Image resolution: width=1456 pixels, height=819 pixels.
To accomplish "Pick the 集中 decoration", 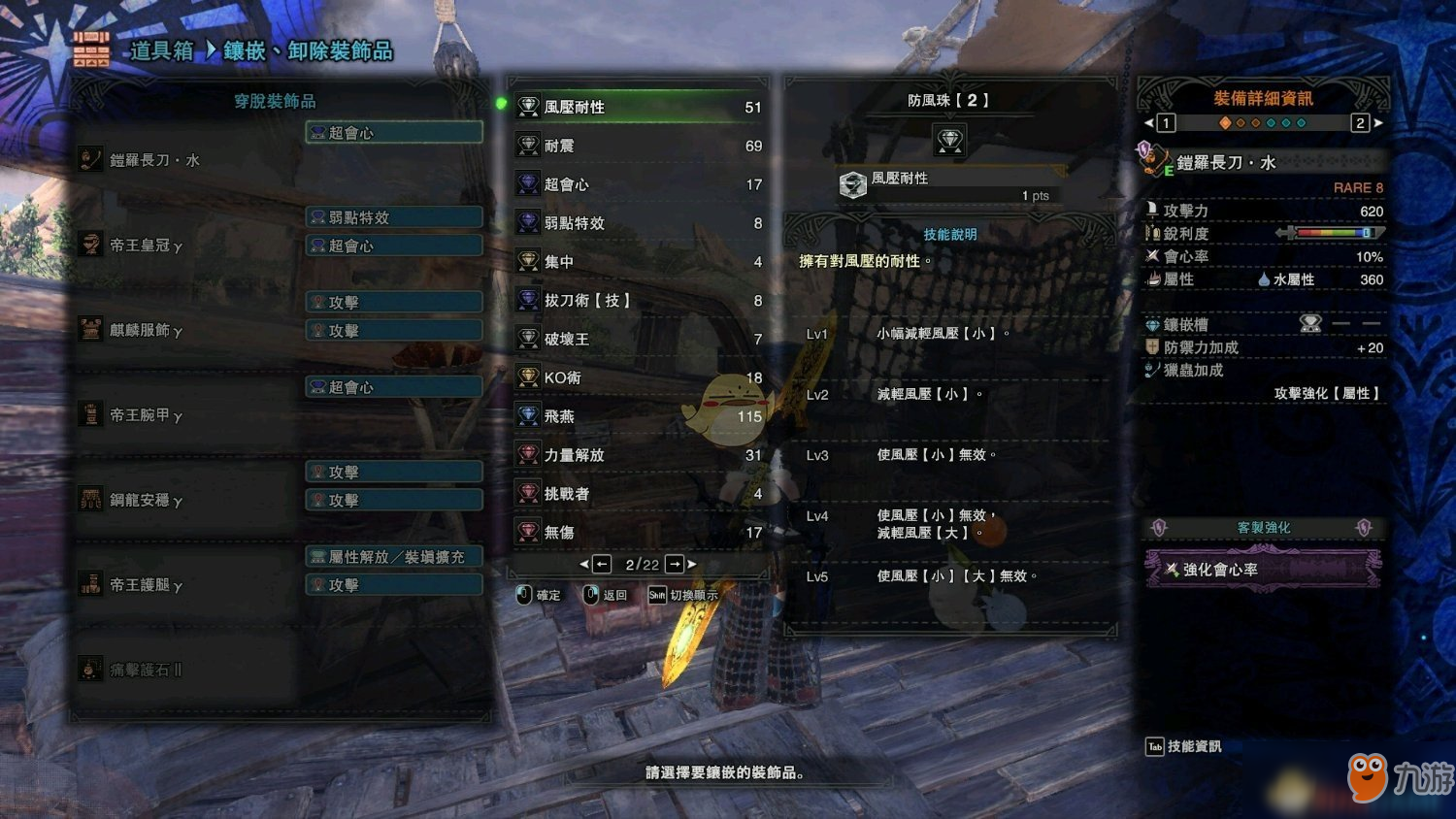I will (x=639, y=262).
